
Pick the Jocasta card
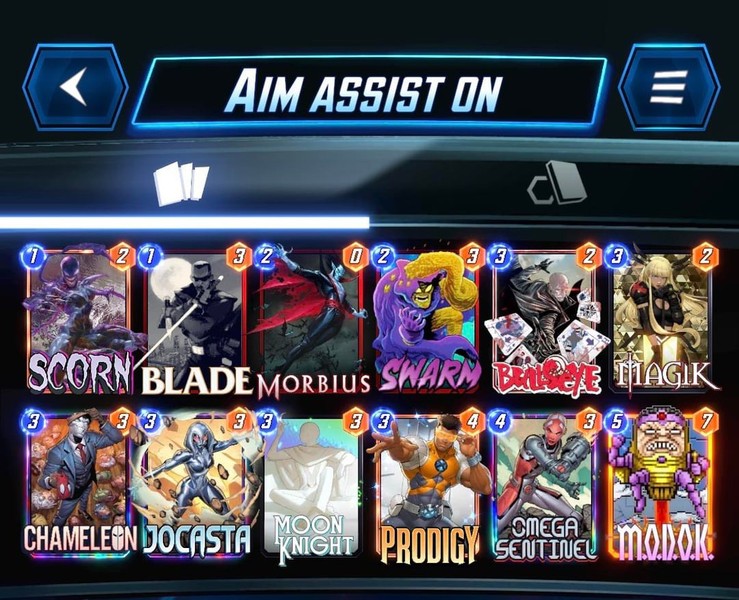[194, 486]
